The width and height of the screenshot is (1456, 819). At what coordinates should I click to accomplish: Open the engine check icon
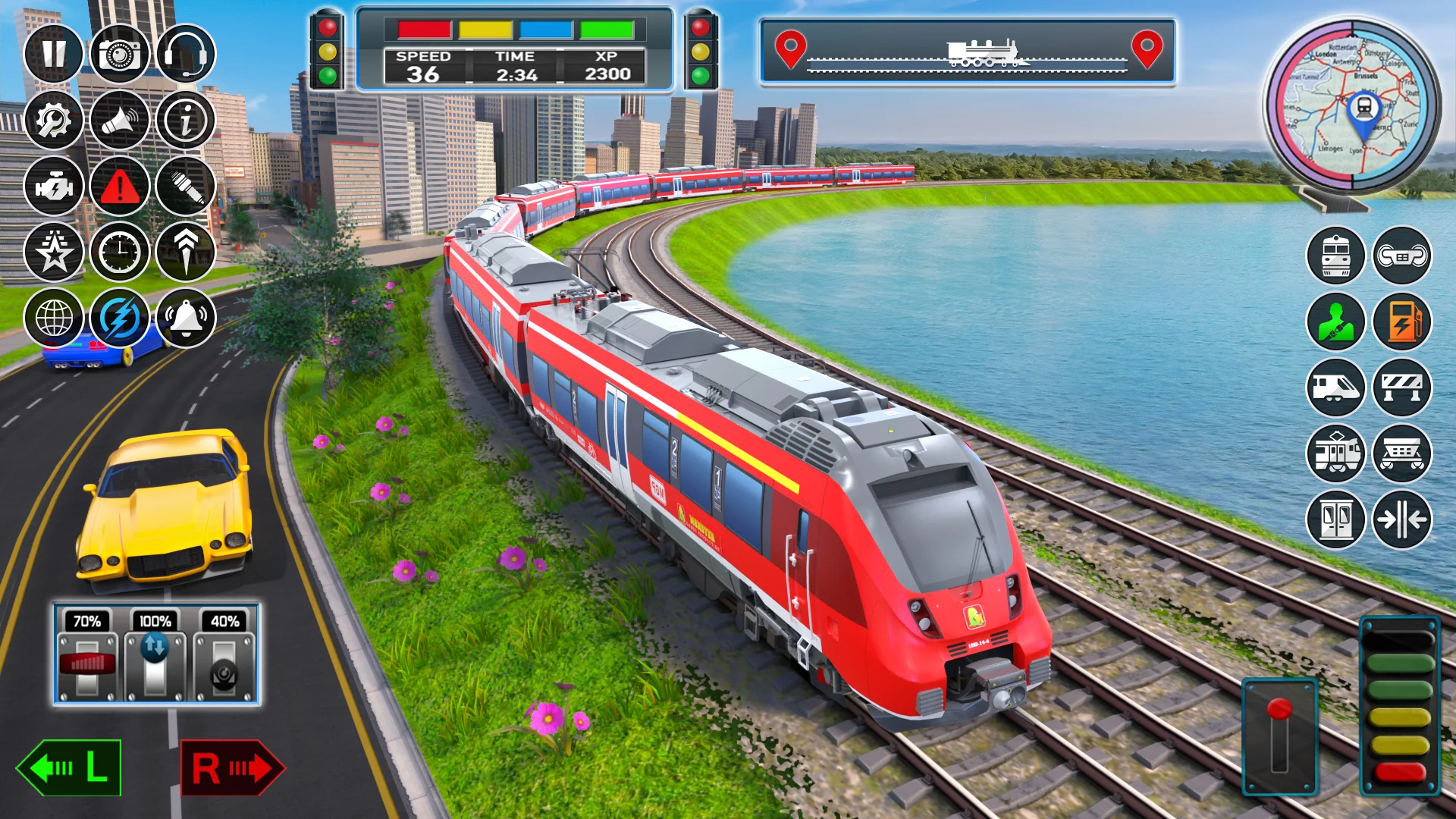point(53,186)
